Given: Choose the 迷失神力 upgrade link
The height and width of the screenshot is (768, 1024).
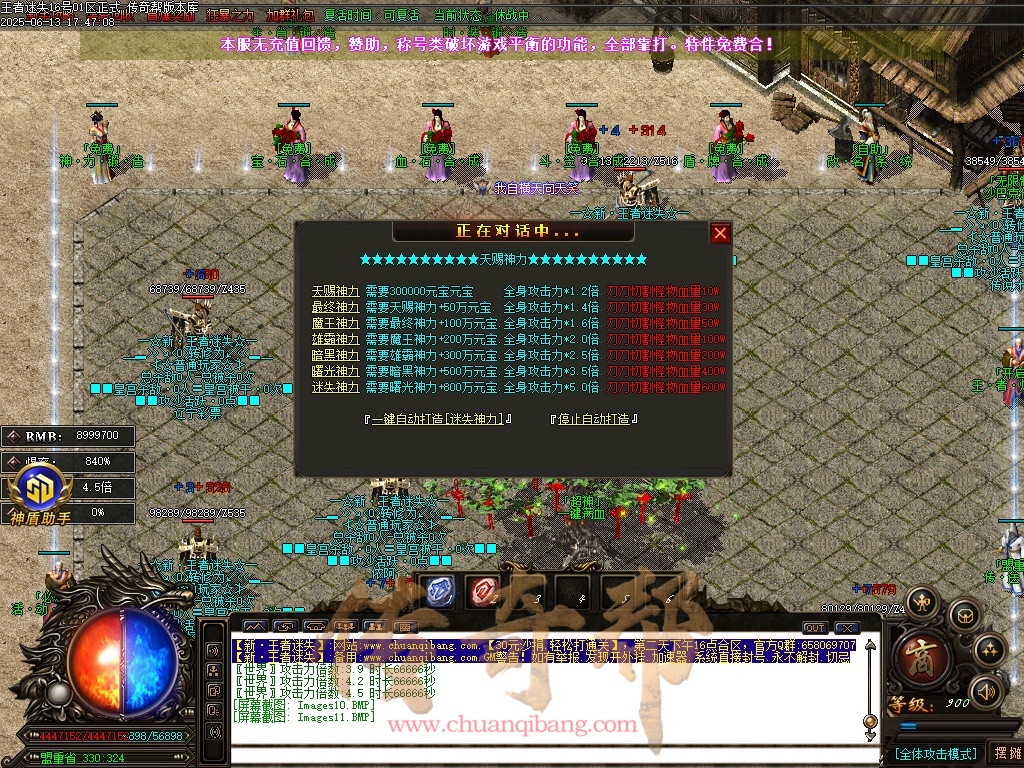Looking at the screenshot, I should point(335,387).
